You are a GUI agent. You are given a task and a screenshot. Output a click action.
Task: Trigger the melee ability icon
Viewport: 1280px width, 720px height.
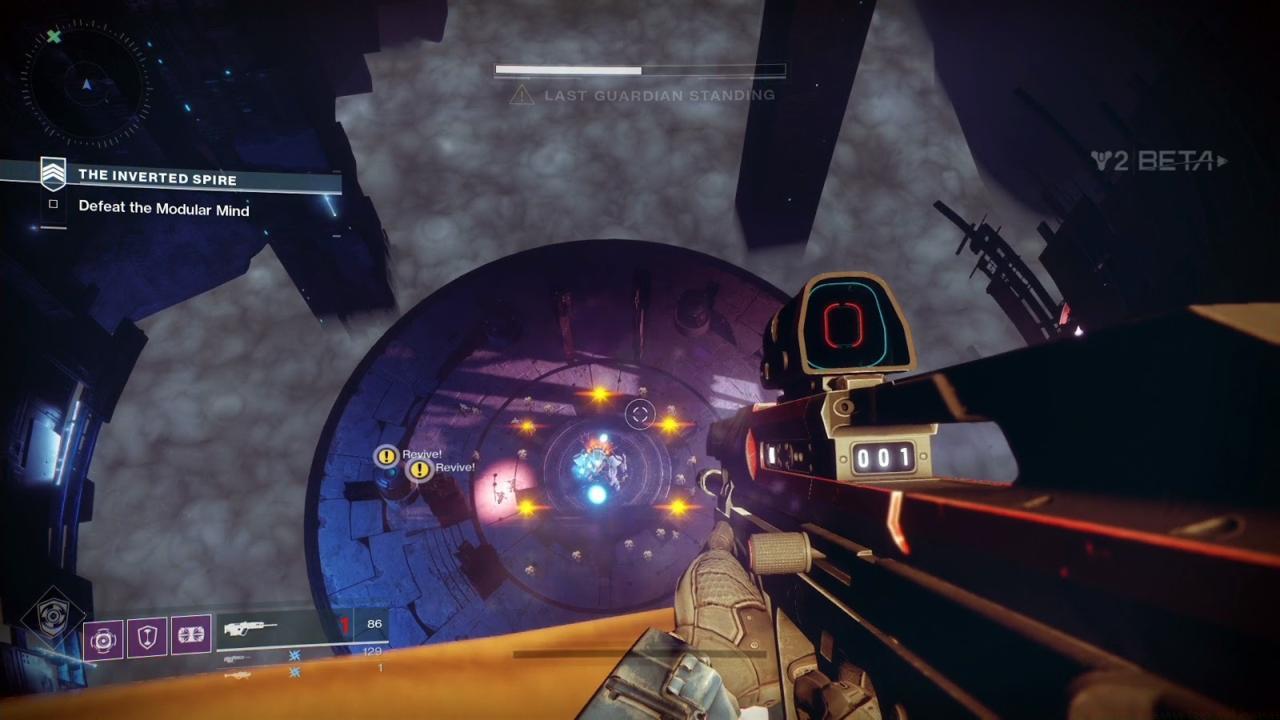(191, 637)
